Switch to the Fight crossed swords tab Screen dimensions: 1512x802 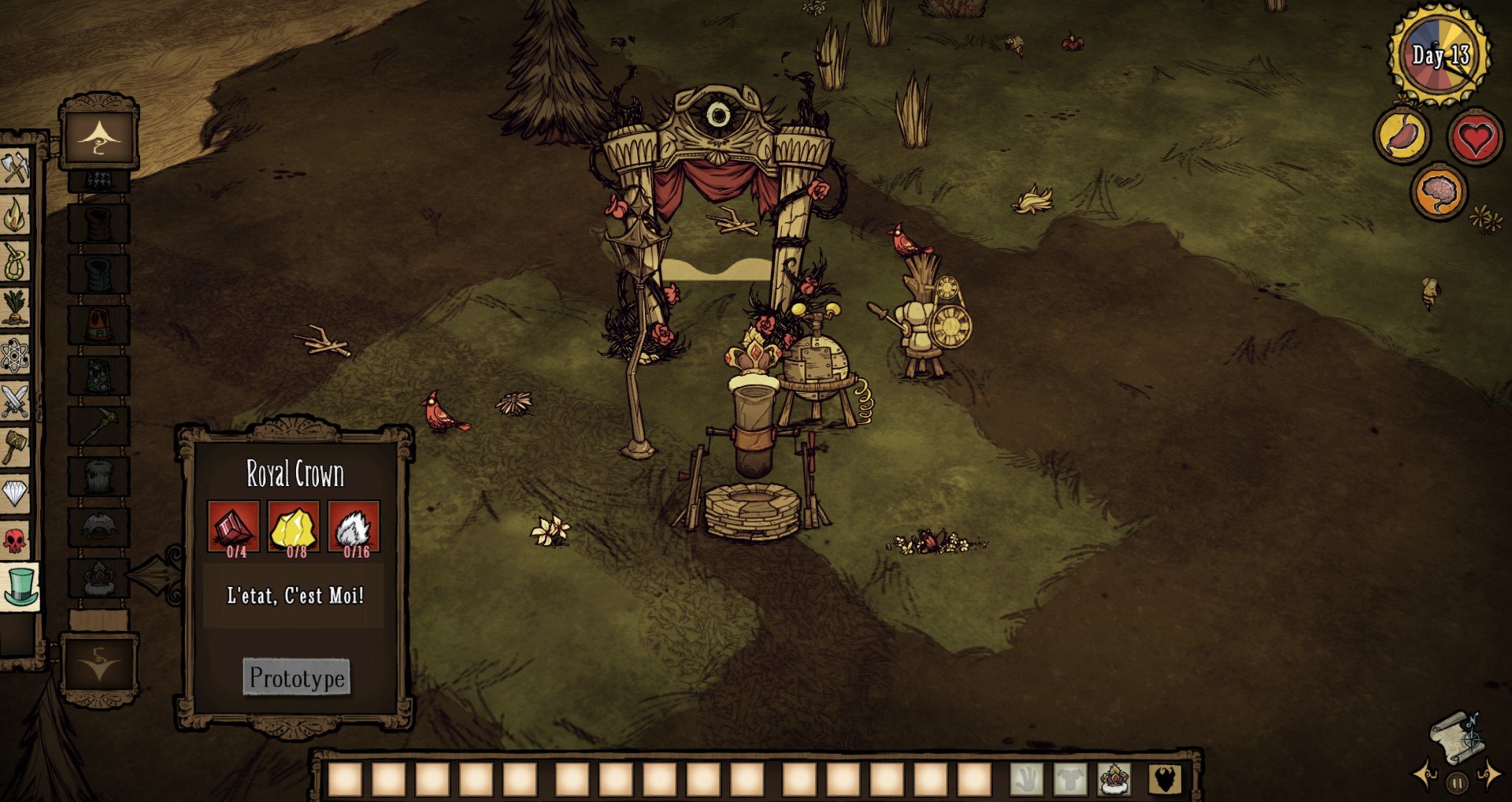point(14,401)
